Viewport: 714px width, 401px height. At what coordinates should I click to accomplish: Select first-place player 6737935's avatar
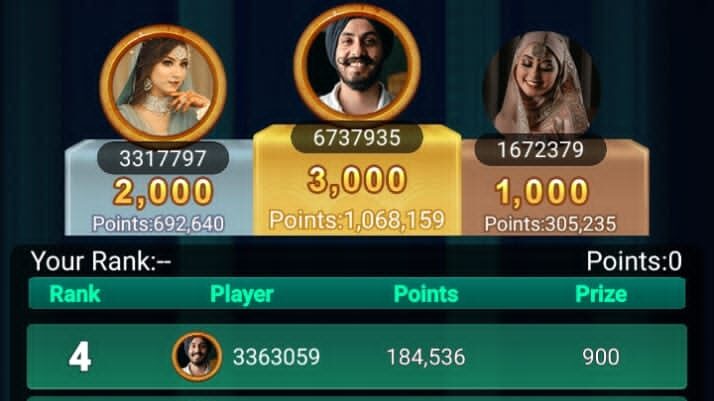[356, 61]
